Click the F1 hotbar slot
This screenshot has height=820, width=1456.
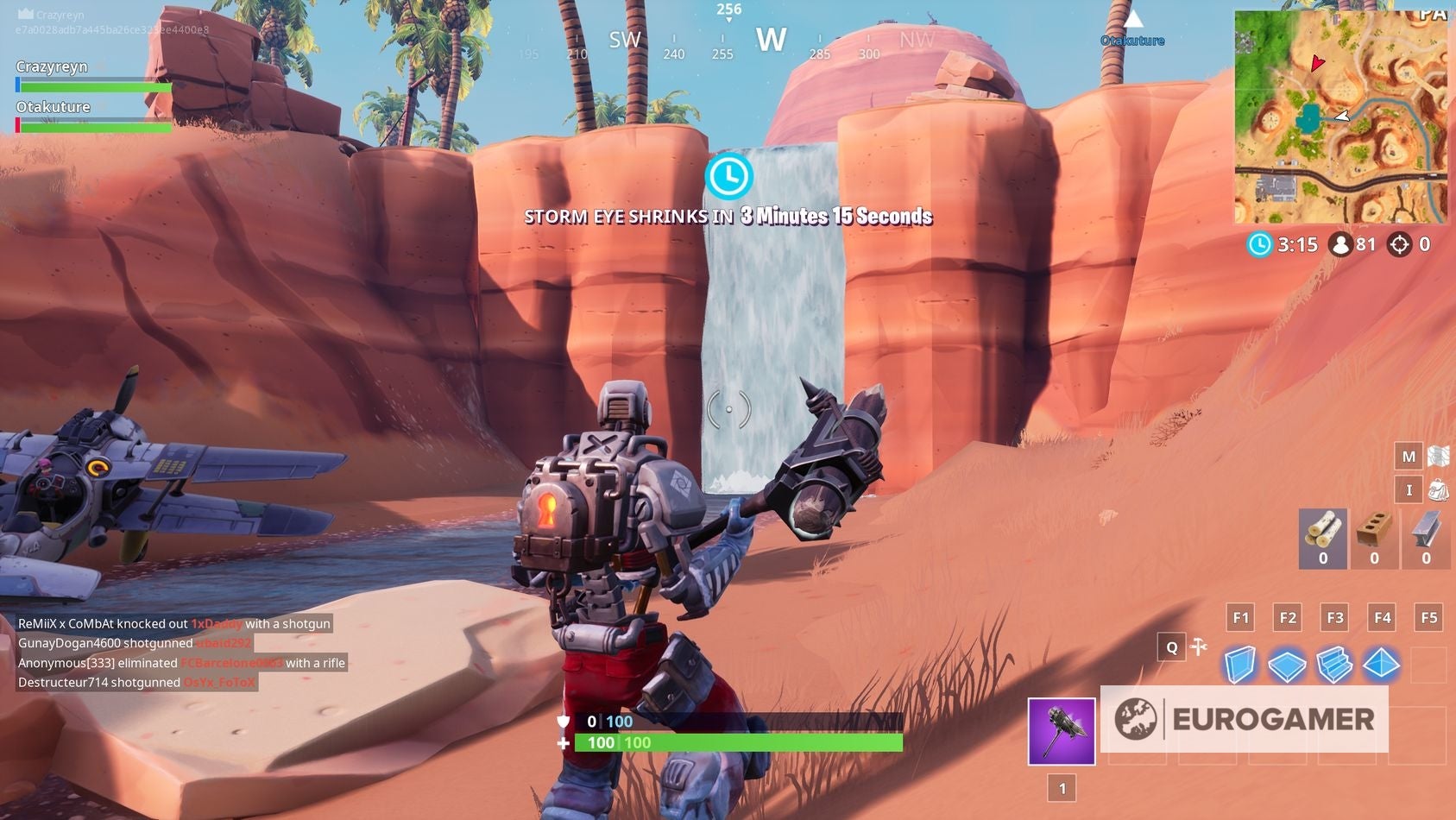tap(1240, 618)
